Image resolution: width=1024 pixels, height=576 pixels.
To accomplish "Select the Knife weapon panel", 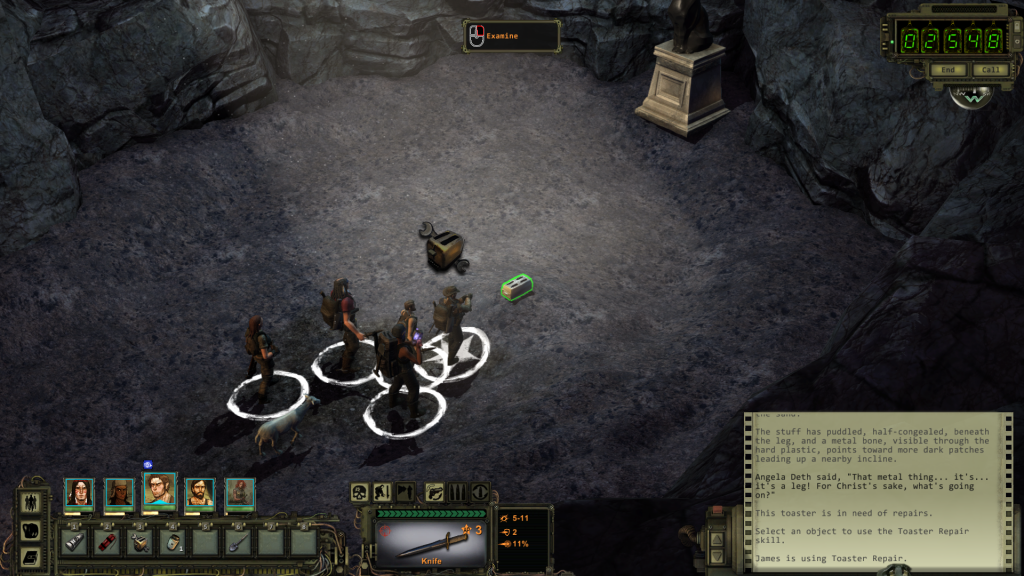I will pos(430,538).
